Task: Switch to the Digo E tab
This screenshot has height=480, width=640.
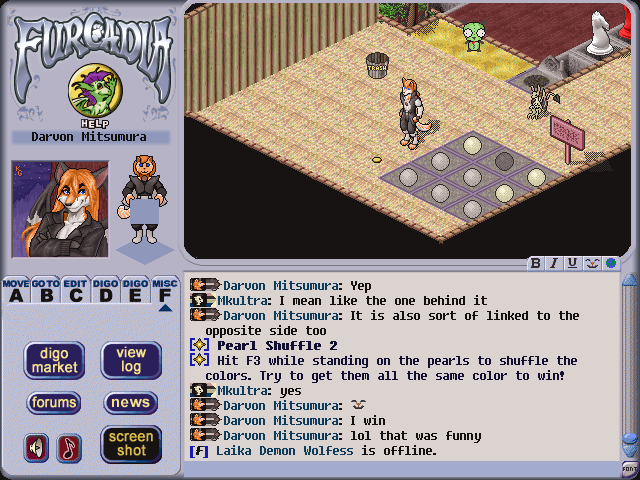Action: pos(135,290)
